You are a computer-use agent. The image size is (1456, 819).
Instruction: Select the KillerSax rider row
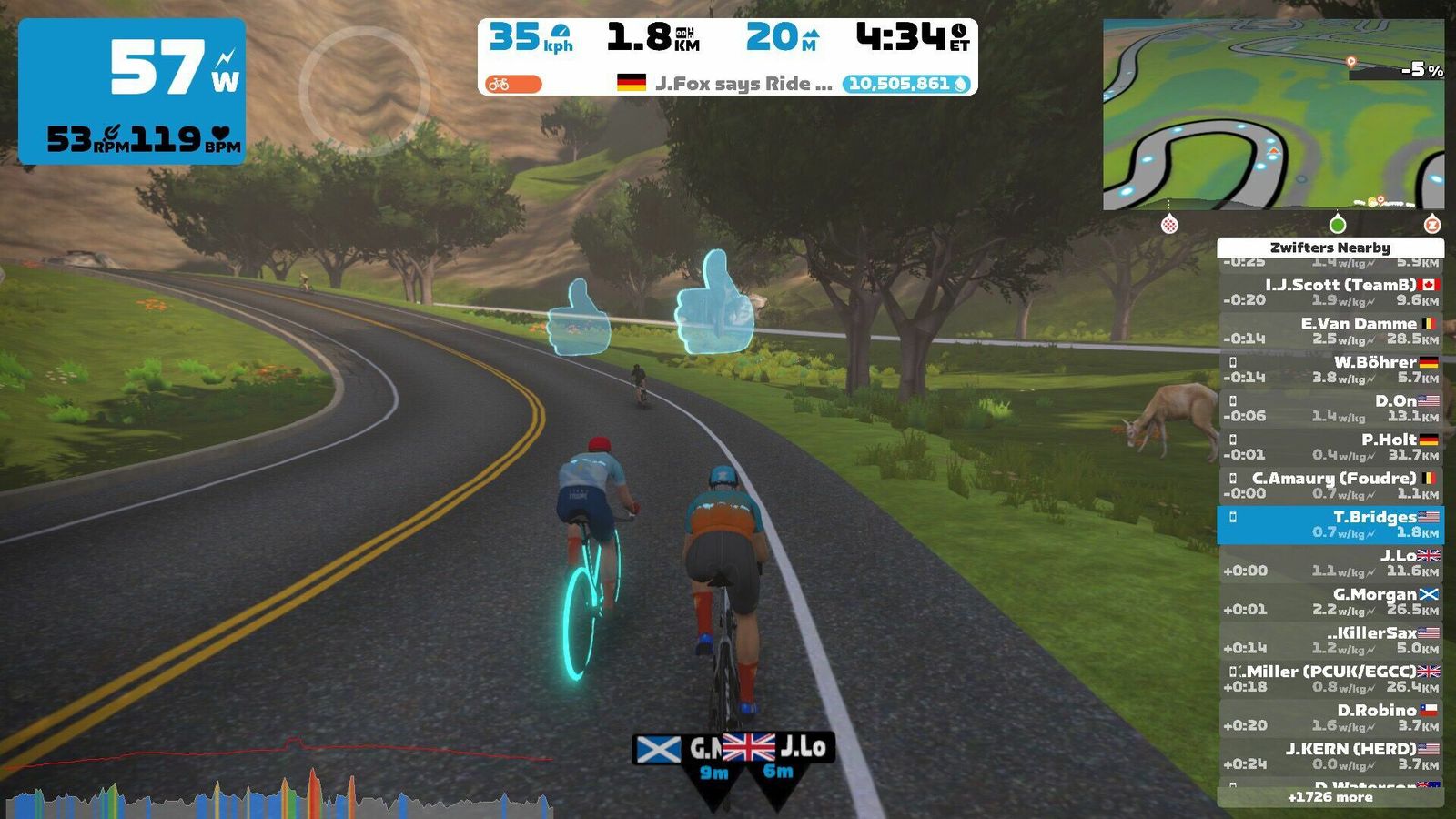tap(1330, 640)
